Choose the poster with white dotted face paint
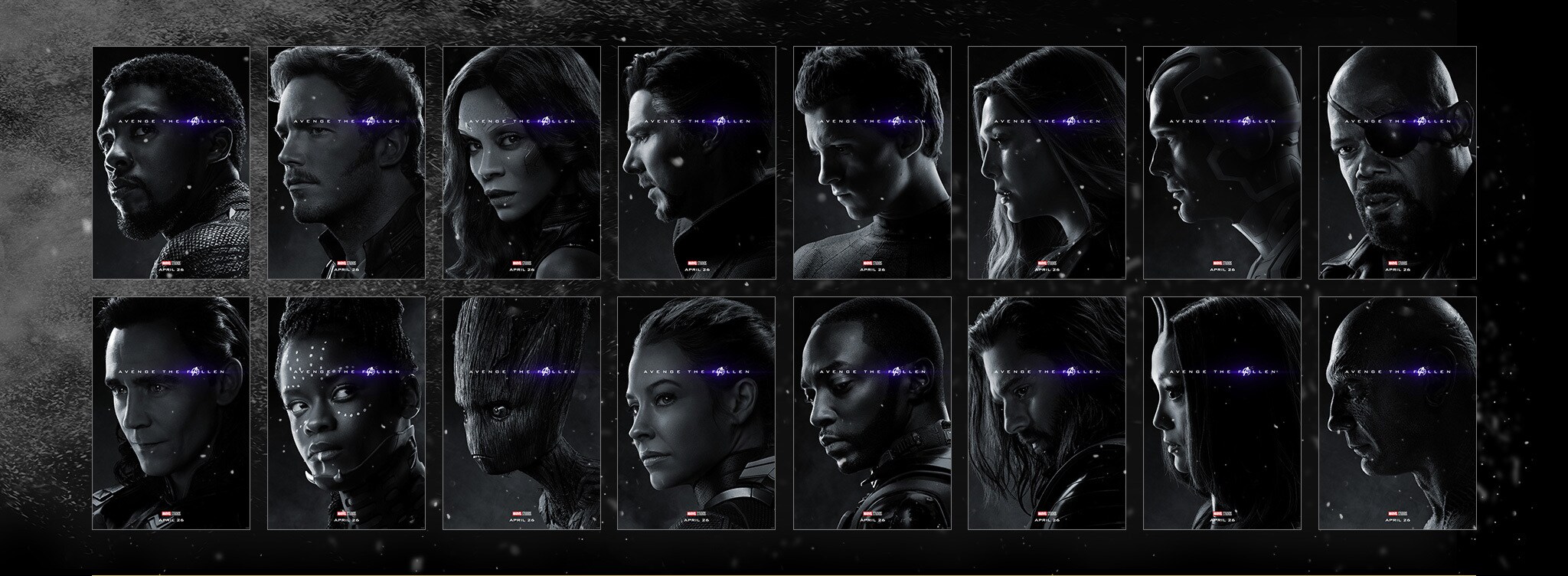1568x576 pixels. point(346,413)
